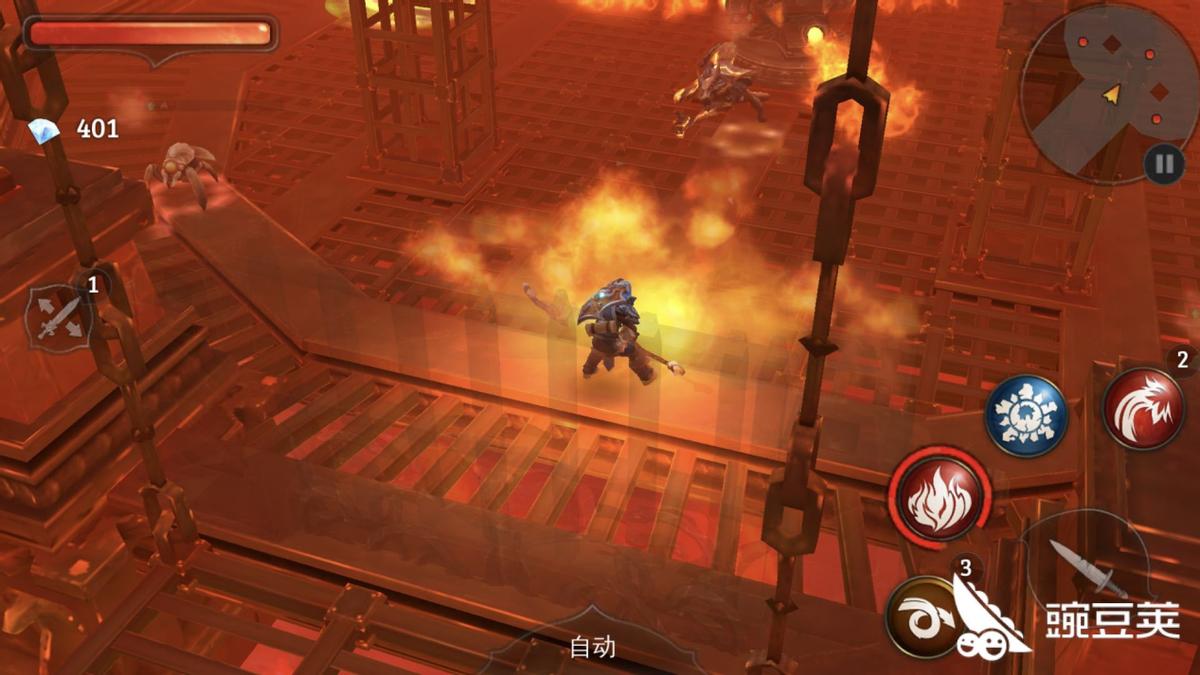Toggle the 自动 auto-battle button
The width and height of the screenshot is (1200, 675).
(x=592, y=647)
